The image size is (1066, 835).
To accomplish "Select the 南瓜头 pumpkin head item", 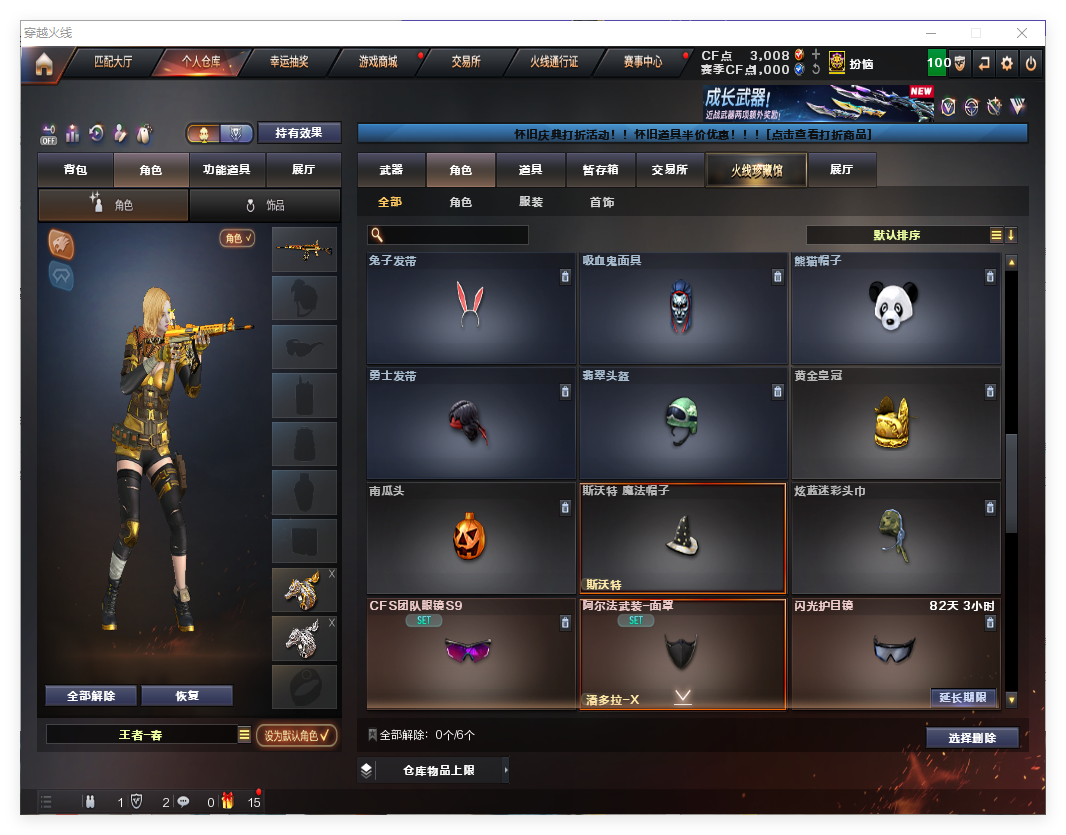I will pos(471,537).
